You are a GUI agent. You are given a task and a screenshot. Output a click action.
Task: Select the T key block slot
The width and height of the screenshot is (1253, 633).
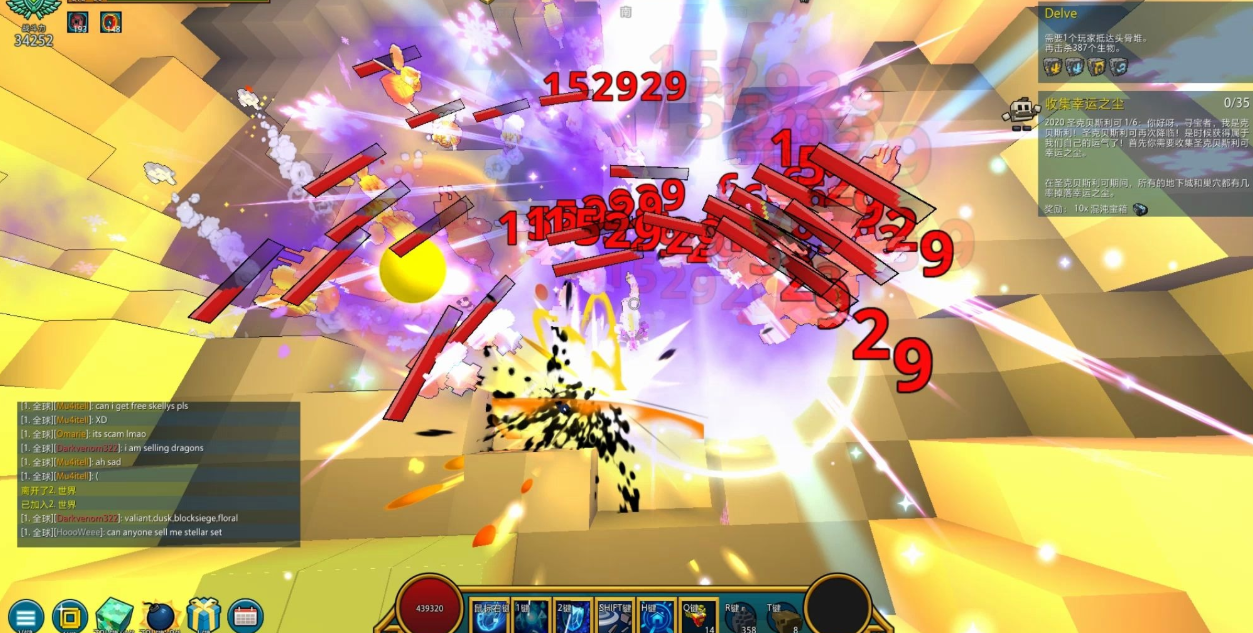point(781,617)
